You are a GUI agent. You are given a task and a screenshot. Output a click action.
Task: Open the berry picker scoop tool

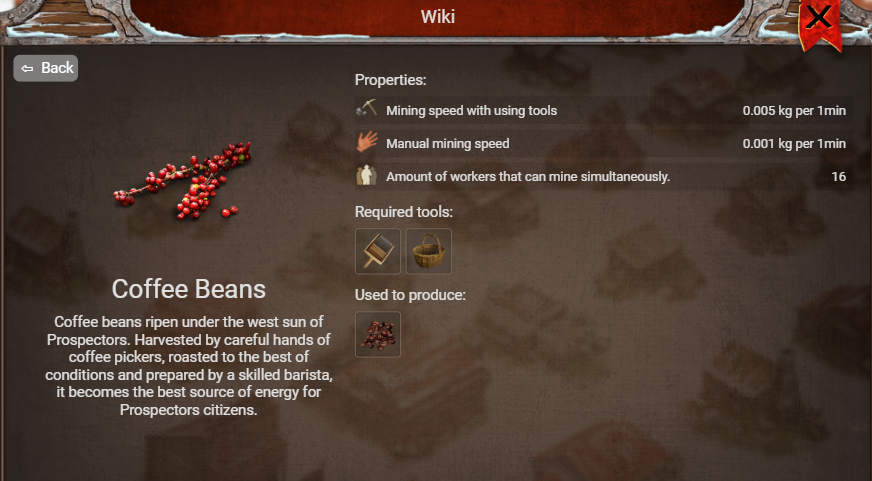pyautogui.click(x=378, y=251)
